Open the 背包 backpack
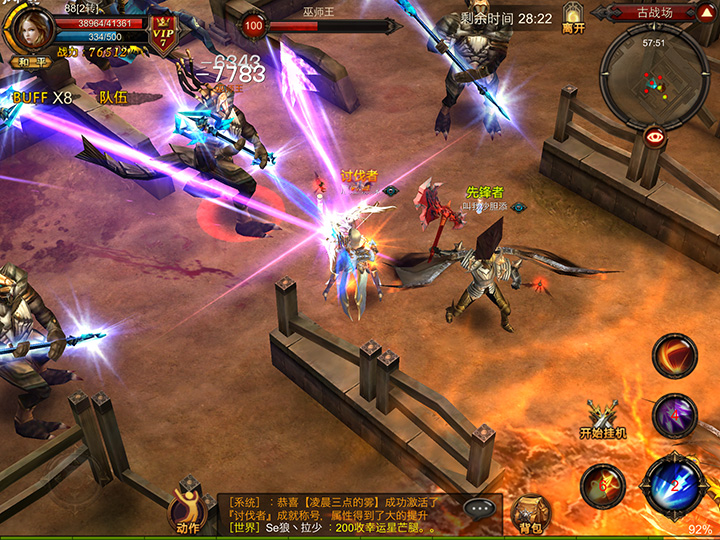 (x=530, y=512)
